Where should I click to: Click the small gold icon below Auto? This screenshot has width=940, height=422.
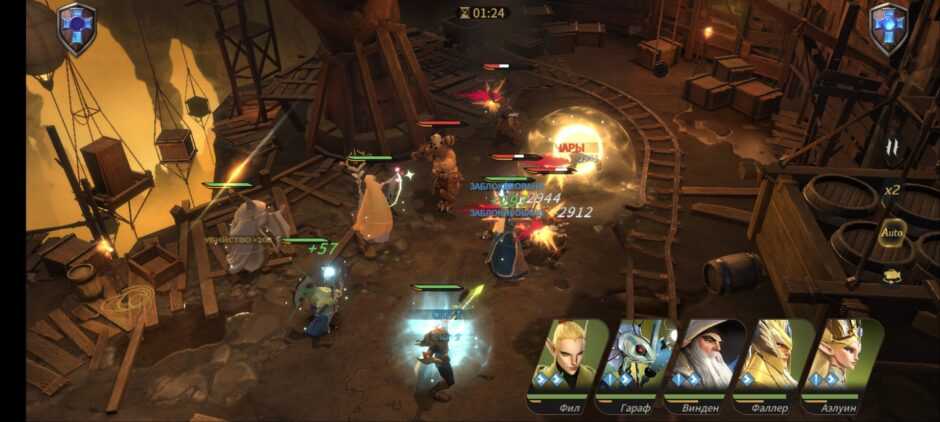point(891,274)
